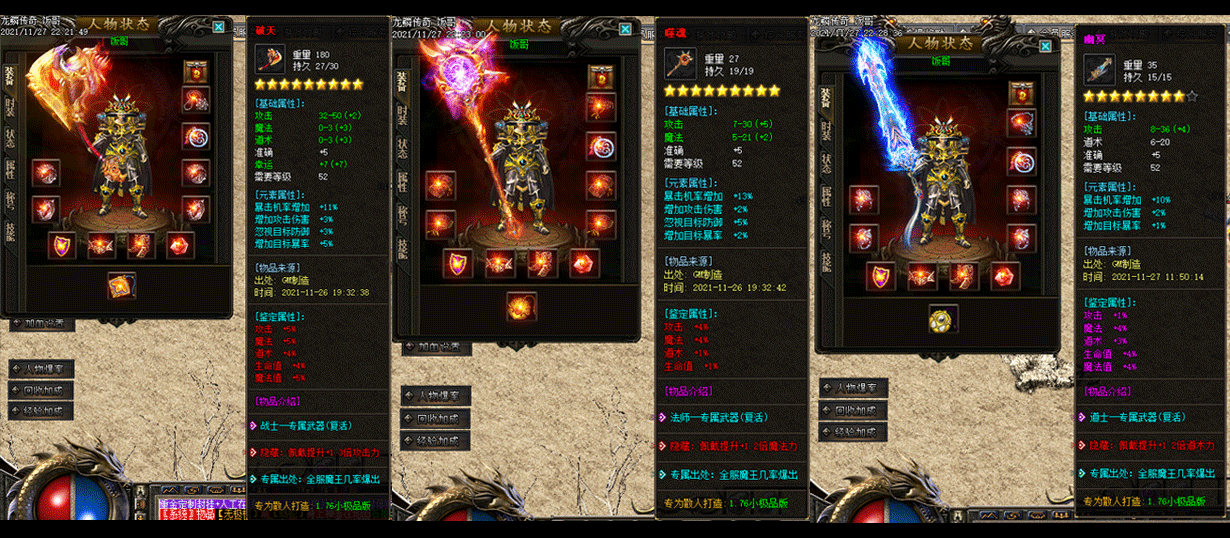Image resolution: width=1230 pixels, height=538 pixels.
Task: Click 人物爆率 button under the flaming axe panel
Action: [42, 368]
